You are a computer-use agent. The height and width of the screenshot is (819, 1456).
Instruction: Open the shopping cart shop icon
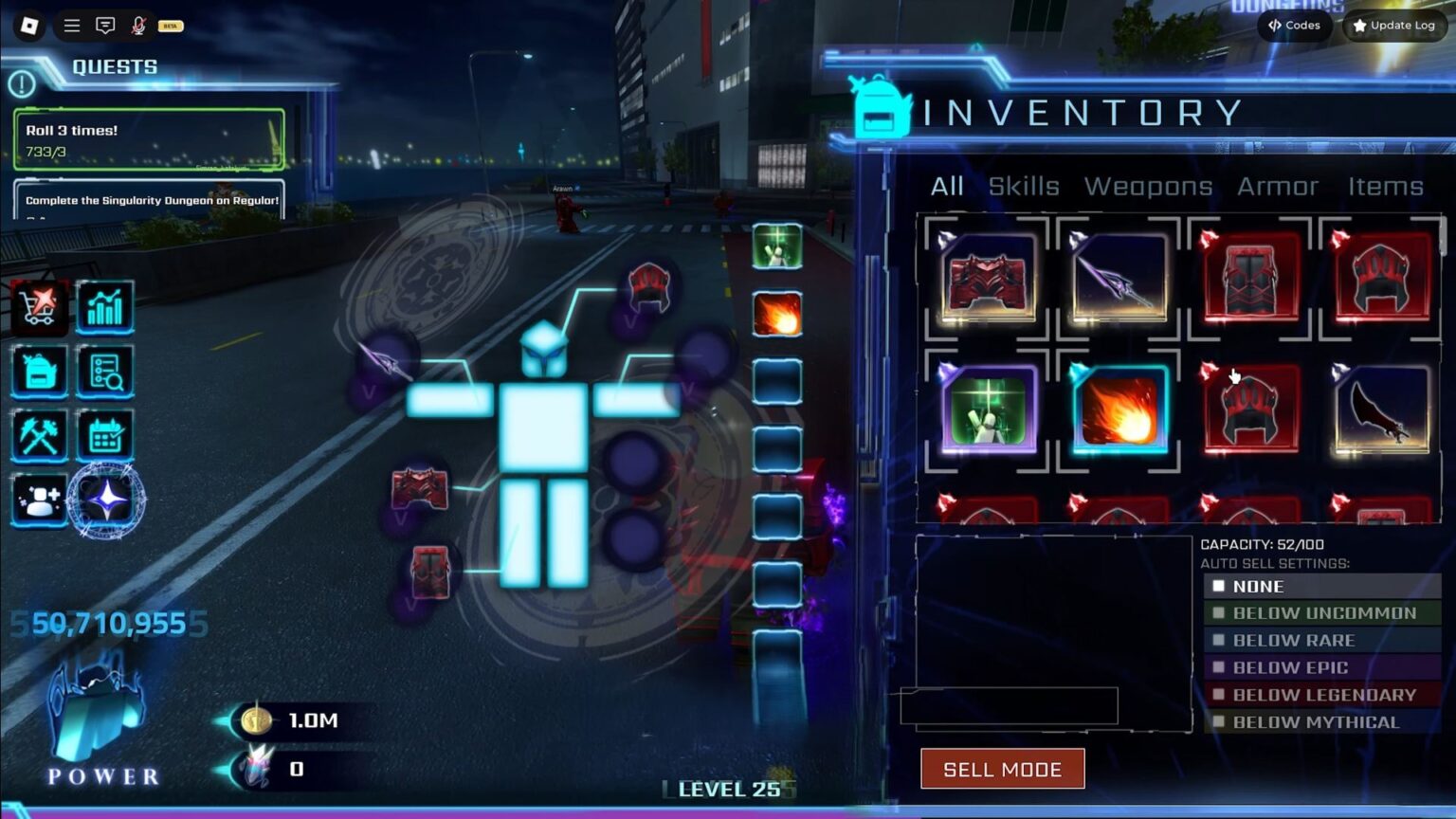pyautogui.click(x=39, y=306)
